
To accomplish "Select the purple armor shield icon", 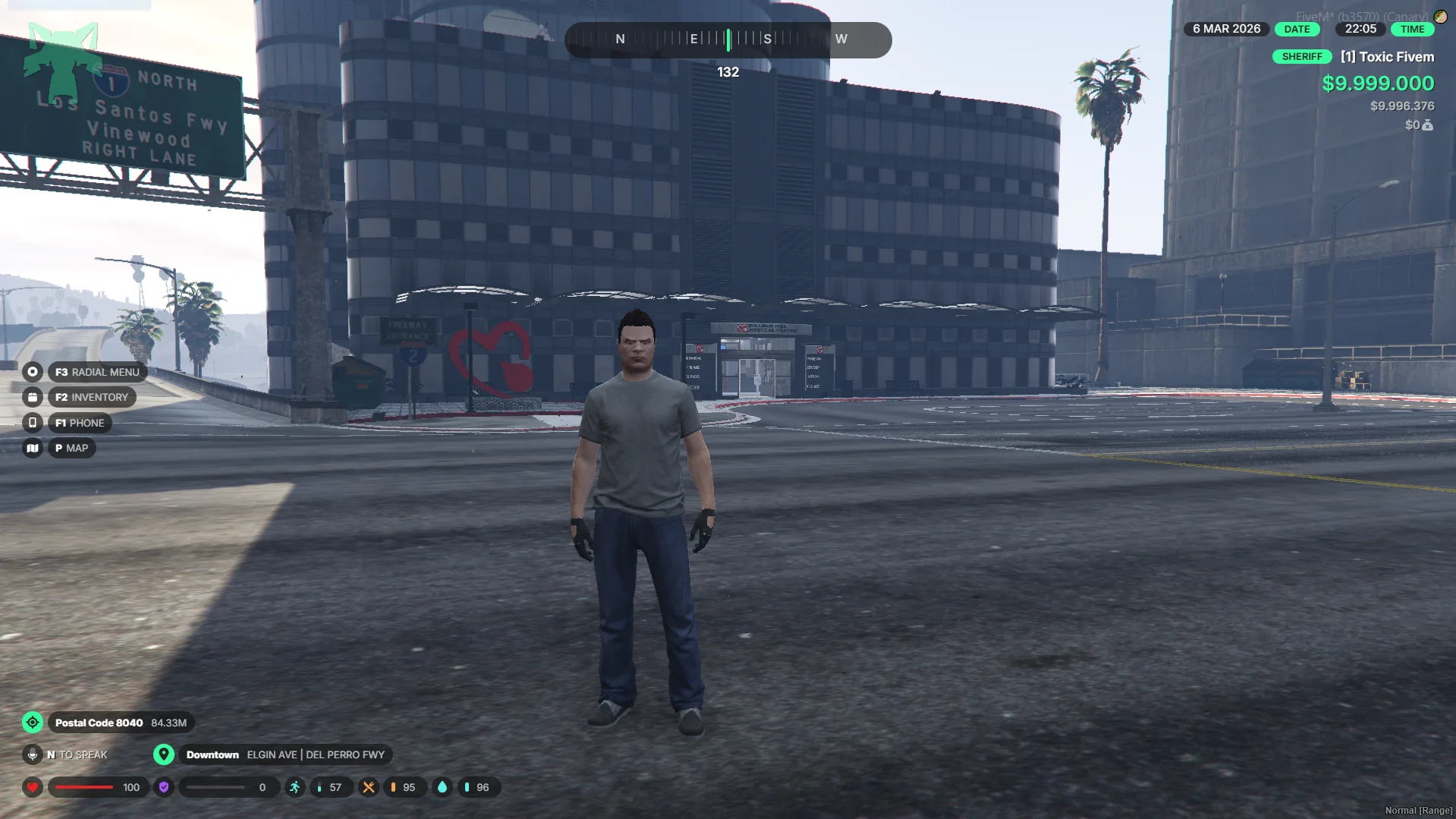I will pos(163,787).
